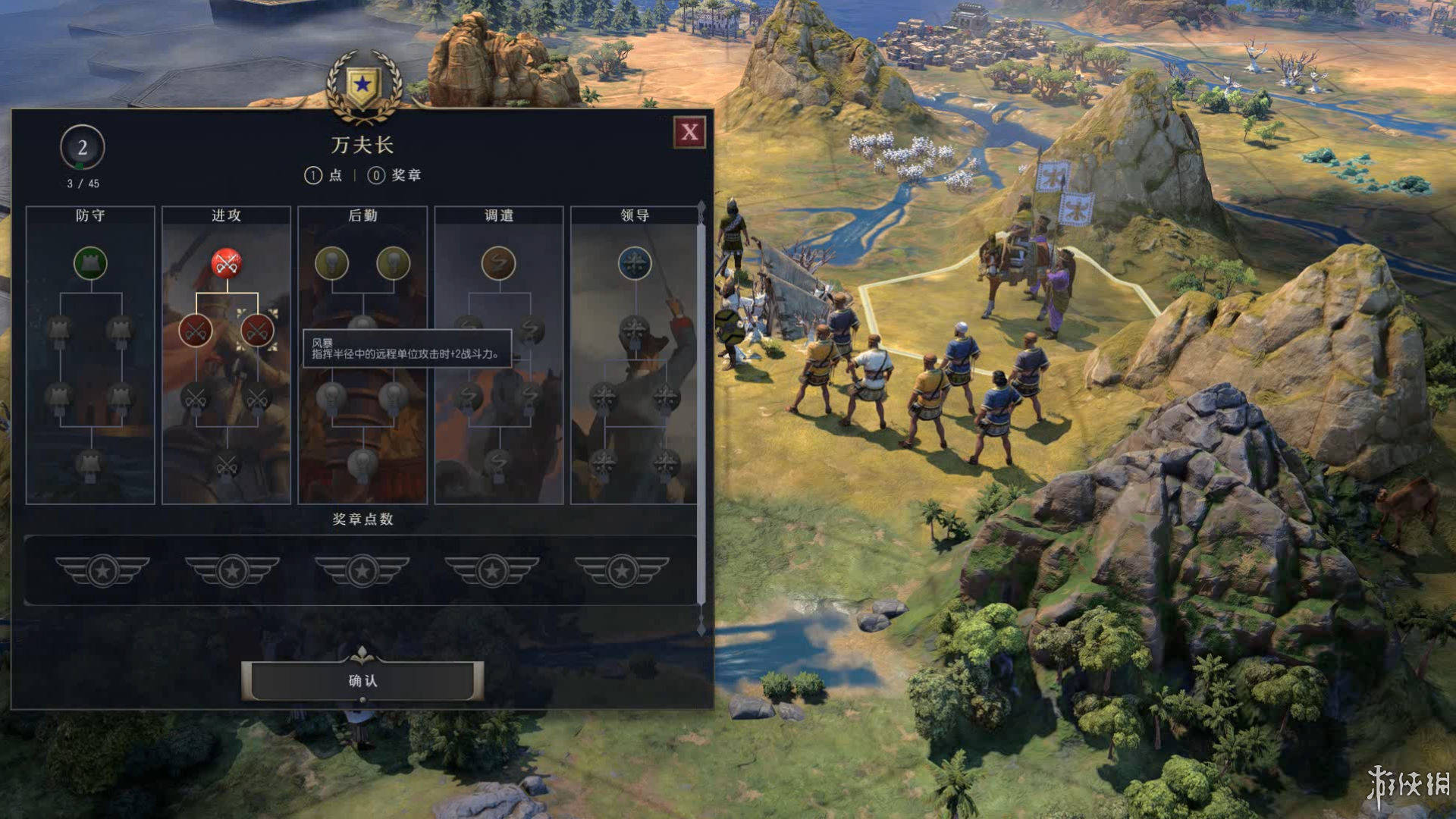1456x819 pixels.
Task: Confirm promotion with the 确认 button
Action: [x=362, y=680]
